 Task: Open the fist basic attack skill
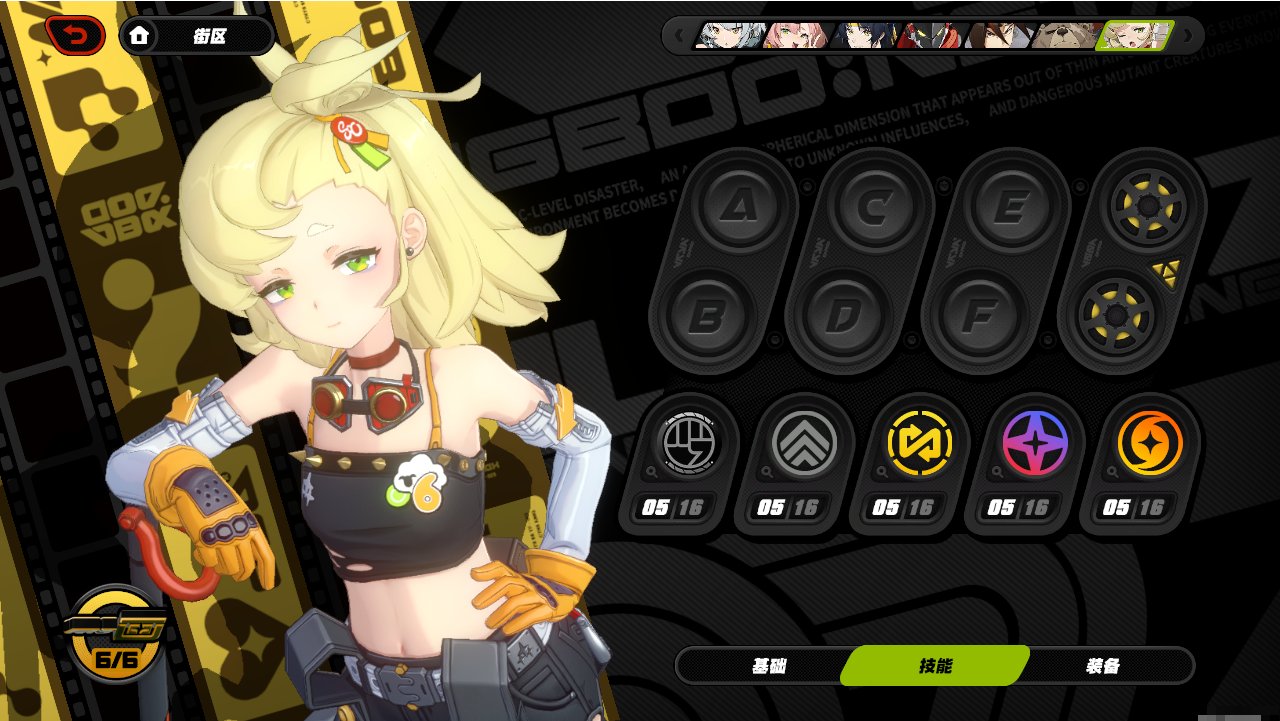click(686, 442)
